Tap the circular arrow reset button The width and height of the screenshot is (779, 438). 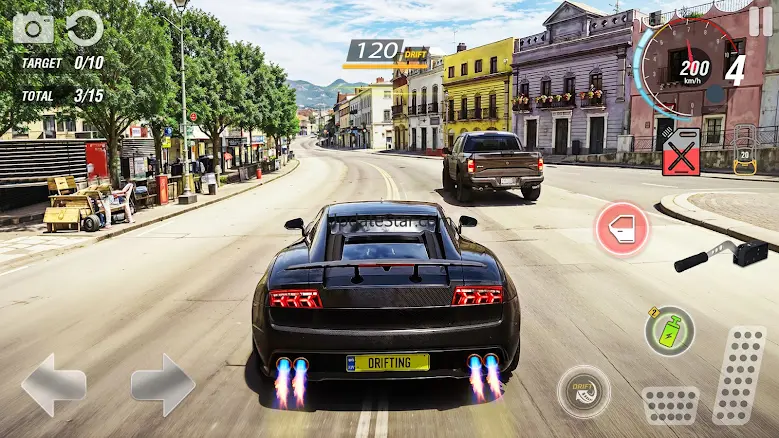pos(85,27)
